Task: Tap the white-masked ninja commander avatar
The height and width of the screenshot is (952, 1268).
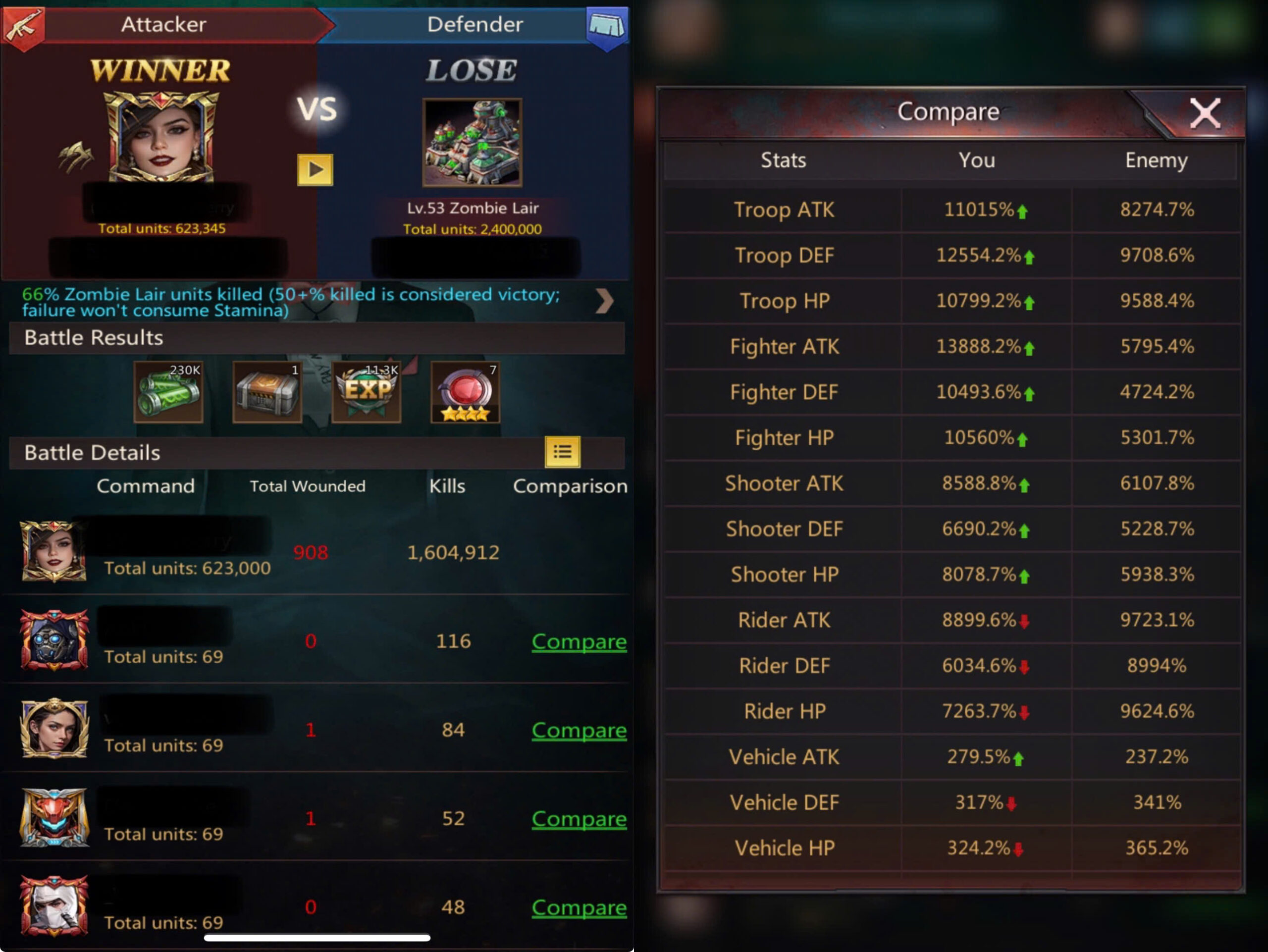Action: (x=54, y=906)
